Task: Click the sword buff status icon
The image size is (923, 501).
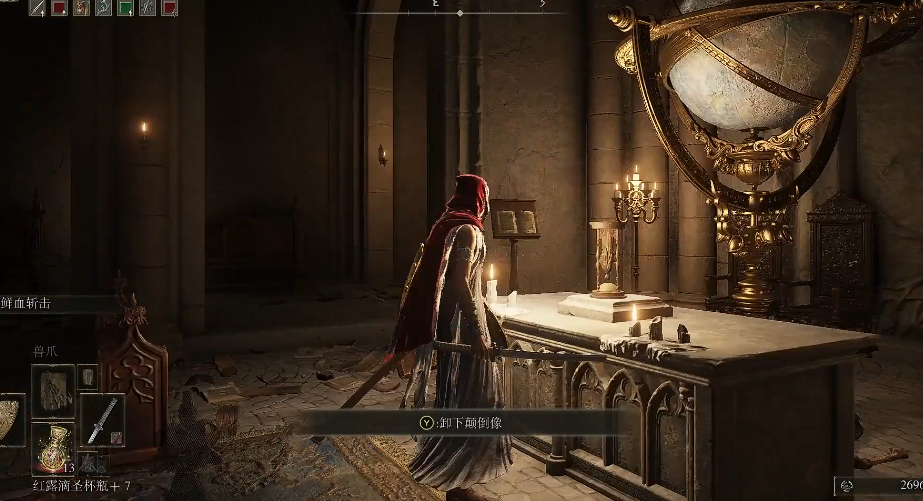Action: [37, 8]
